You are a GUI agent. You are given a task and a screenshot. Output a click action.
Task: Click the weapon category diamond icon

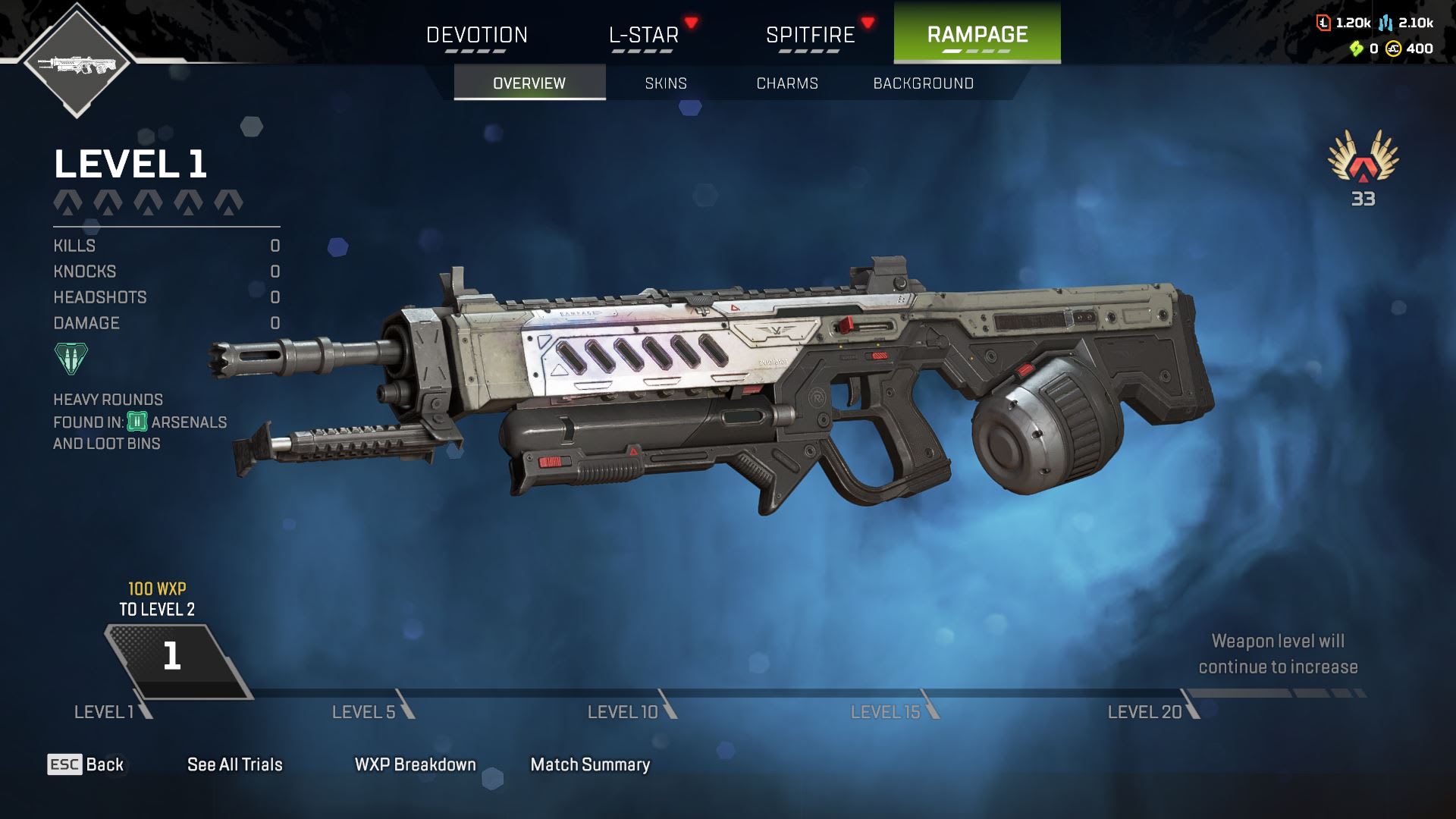click(x=77, y=62)
